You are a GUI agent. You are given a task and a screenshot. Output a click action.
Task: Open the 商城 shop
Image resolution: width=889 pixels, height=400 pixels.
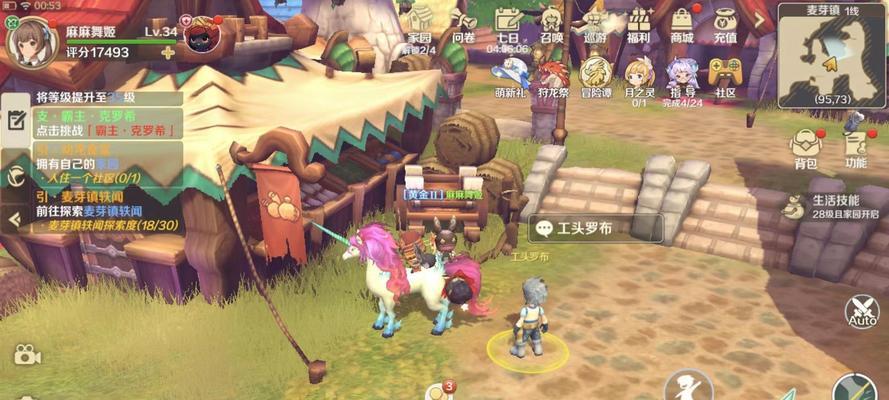682,25
